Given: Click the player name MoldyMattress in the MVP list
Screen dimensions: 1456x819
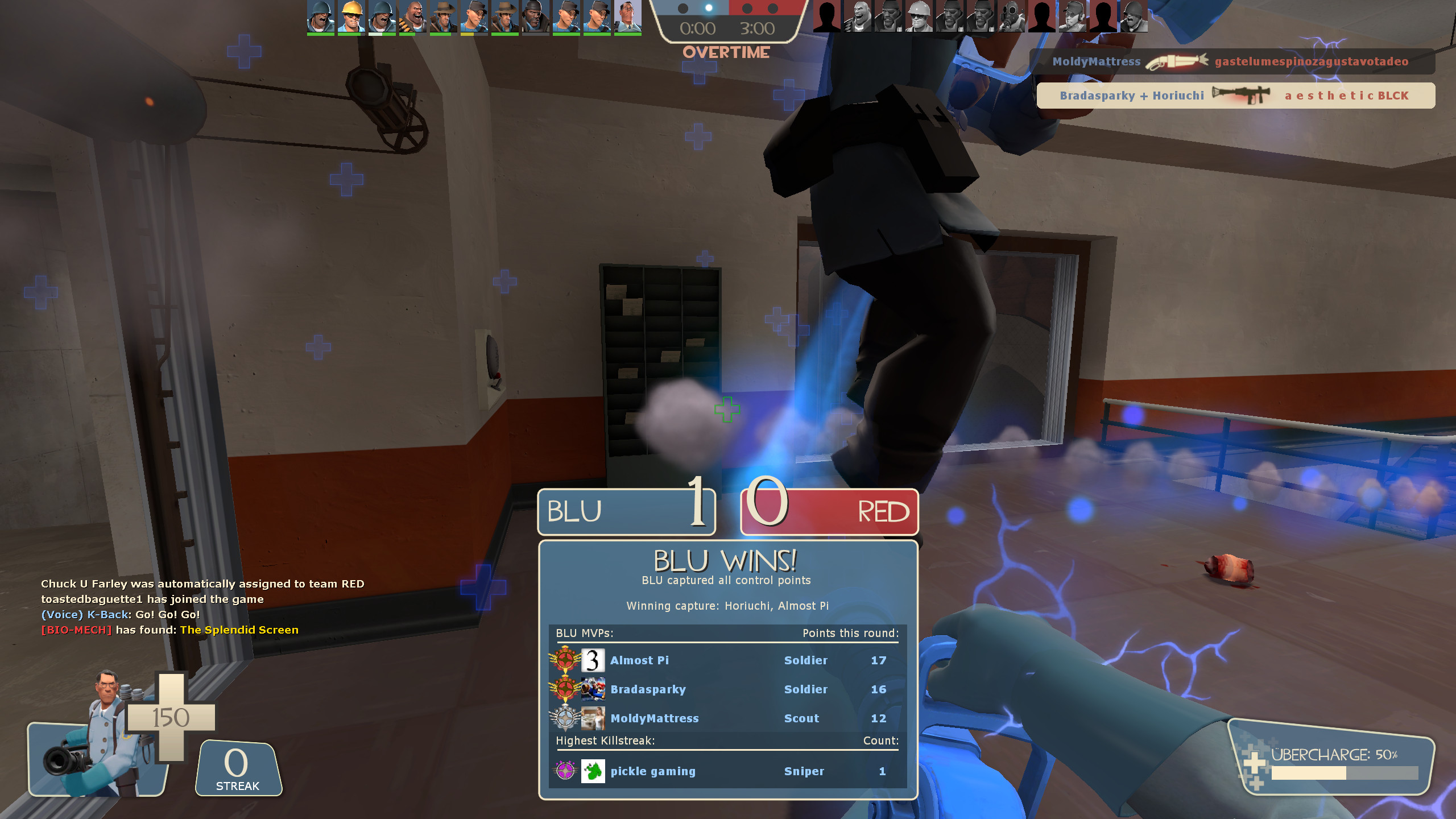Looking at the screenshot, I should click(x=654, y=718).
